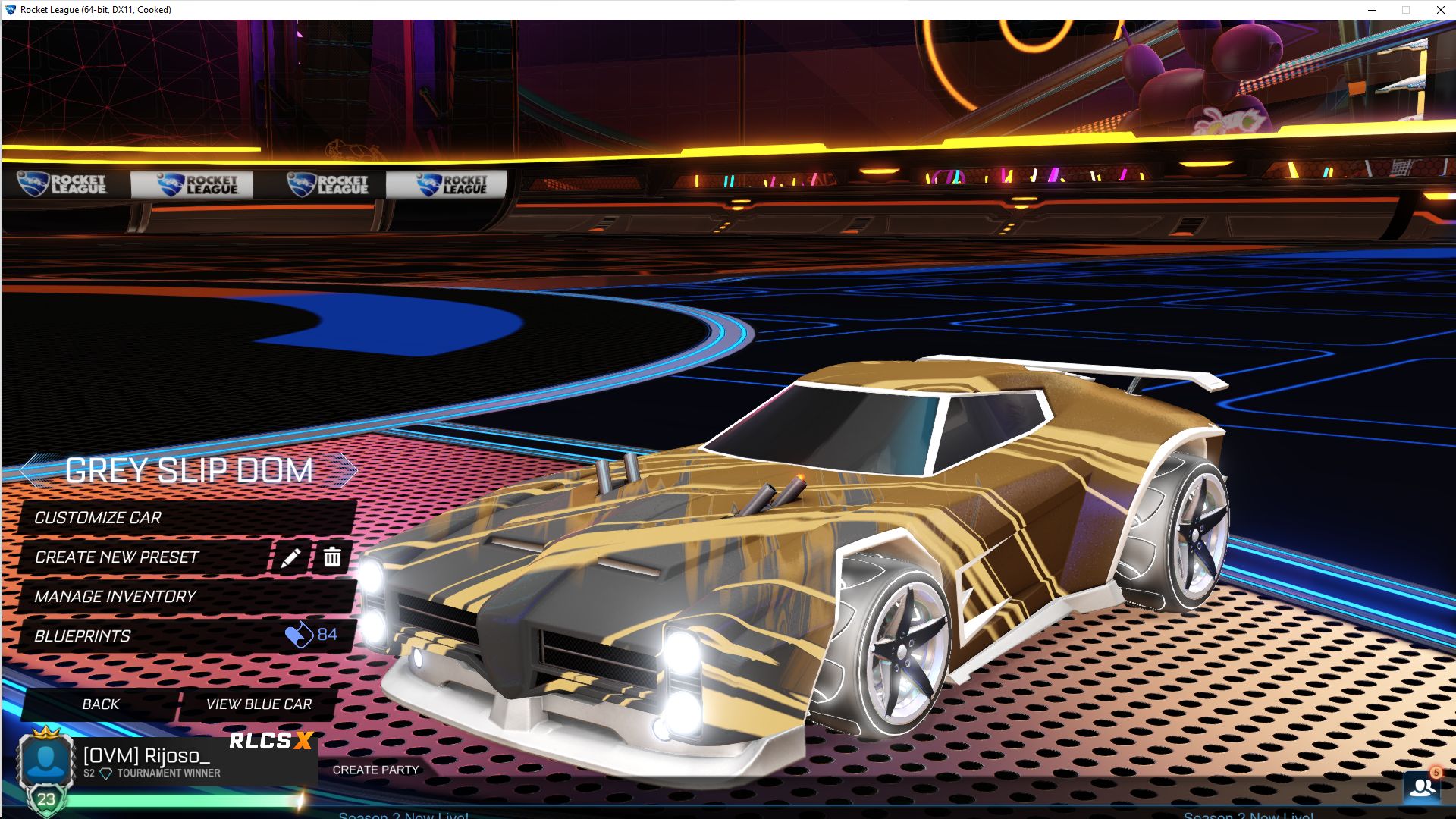The width and height of the screenshot is (1456, 819).
Task: Open MANAGE INVENTORY
Action: point(115,596)
